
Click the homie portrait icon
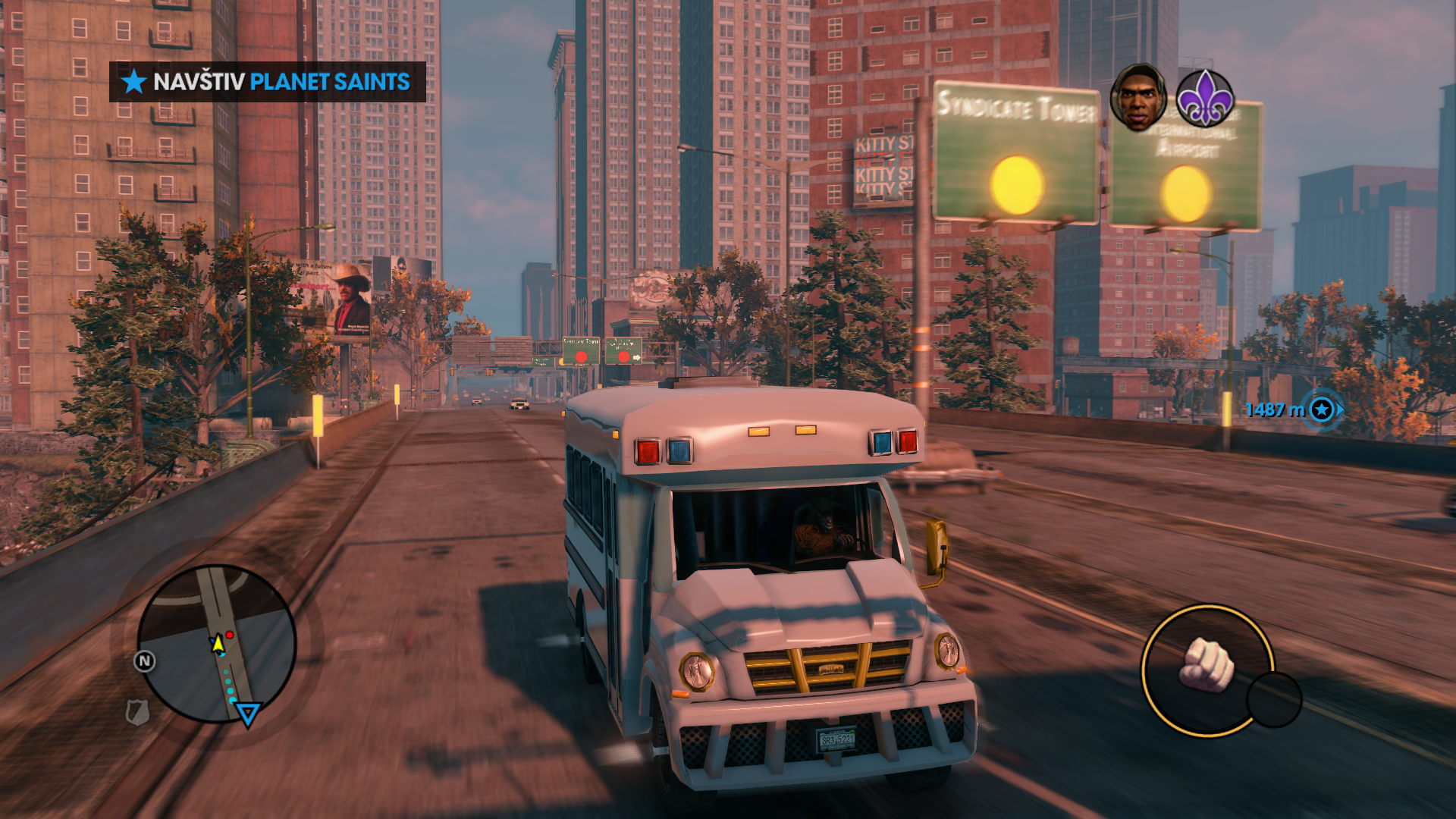pyautogui.click(x=1137, y=97)
